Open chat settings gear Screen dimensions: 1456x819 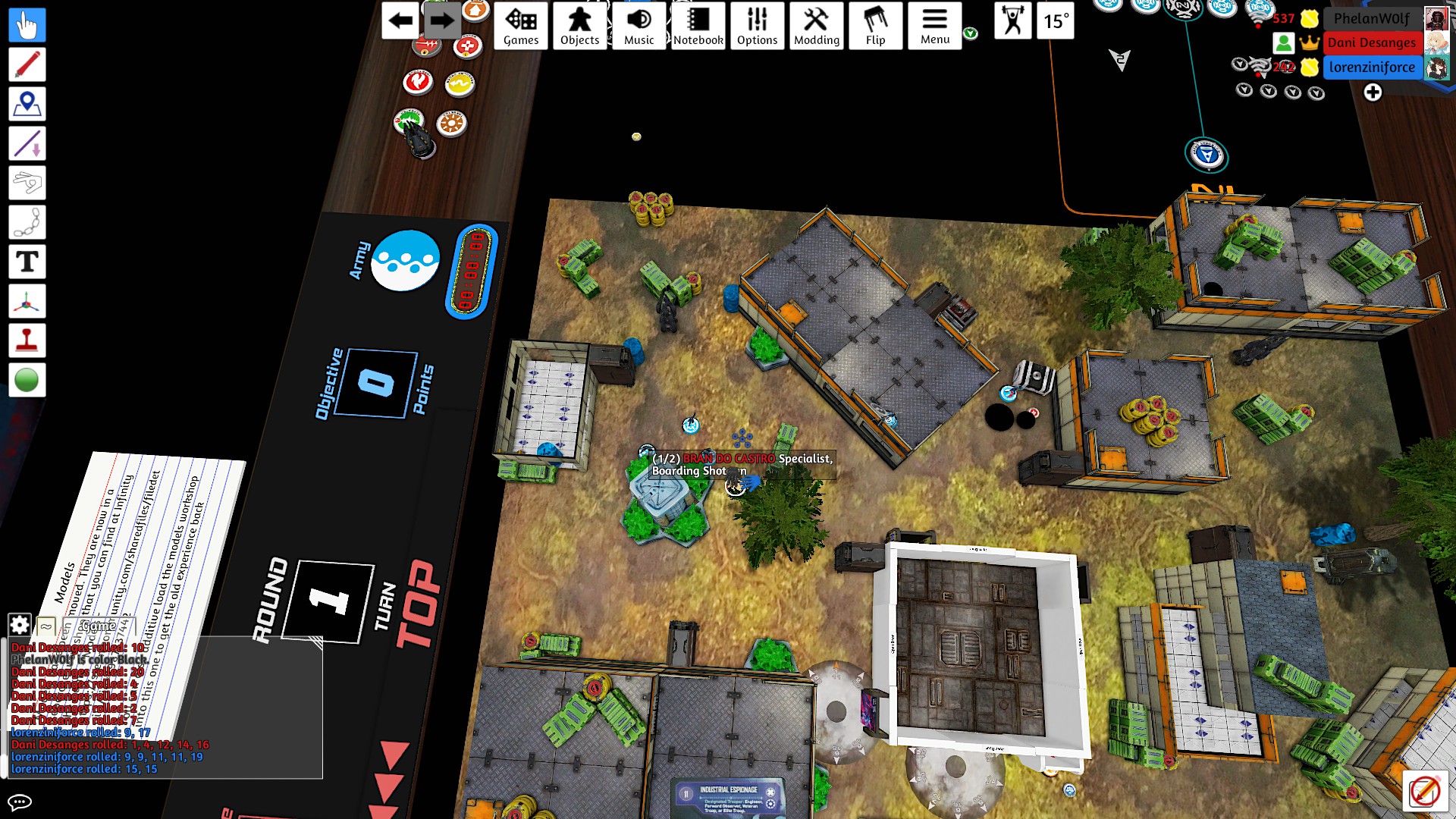coord(20,625)
